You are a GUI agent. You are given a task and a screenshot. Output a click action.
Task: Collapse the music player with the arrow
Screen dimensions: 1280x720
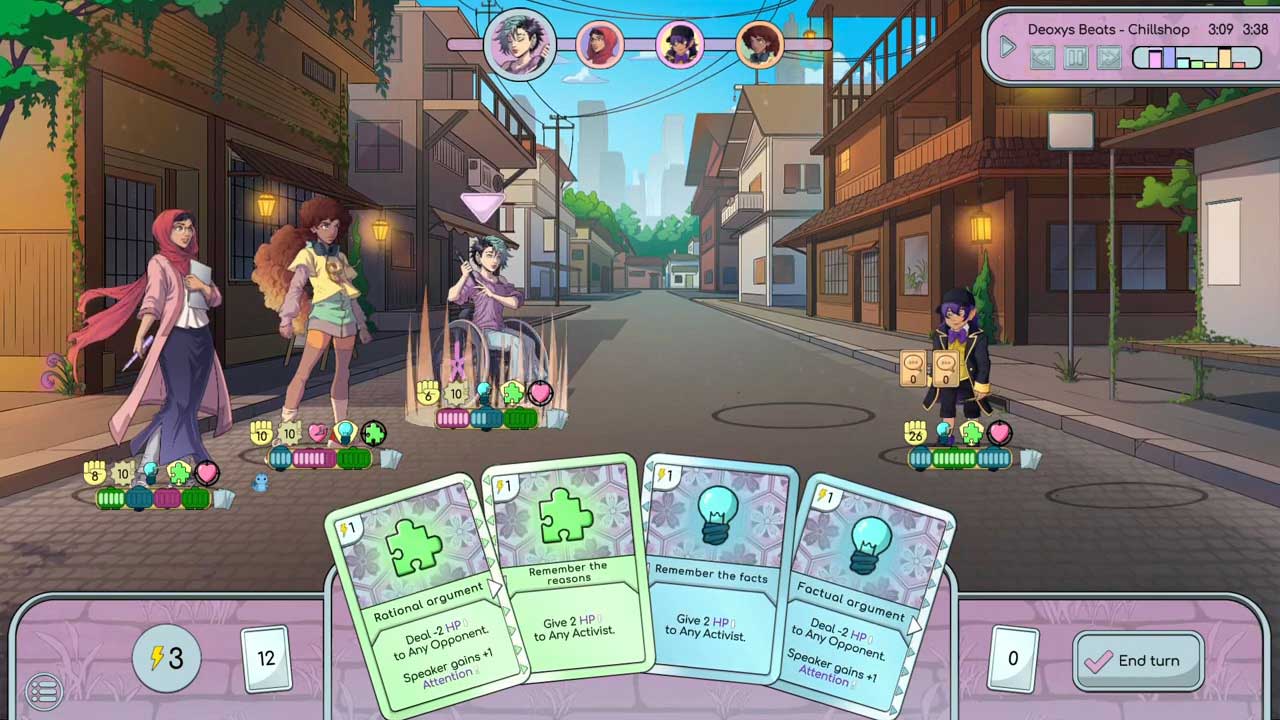click(1008, 46)
